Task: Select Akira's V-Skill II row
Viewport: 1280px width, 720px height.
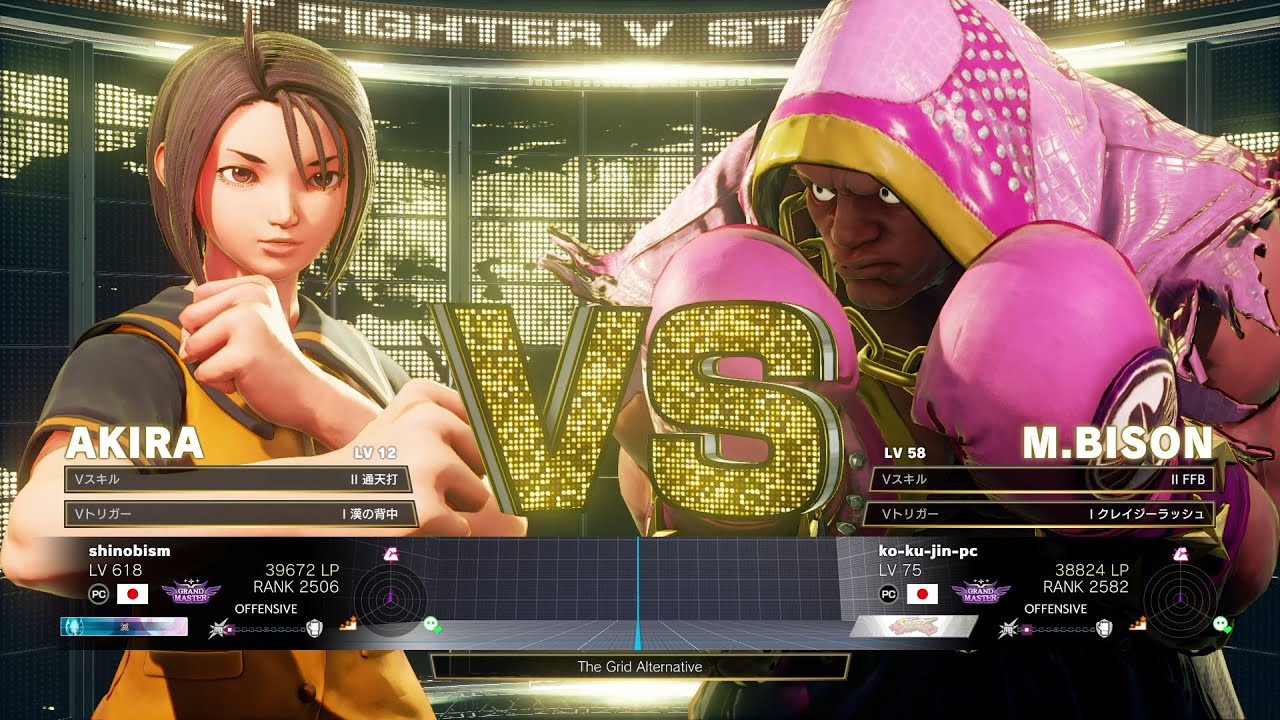Action: tap(240, 479)
